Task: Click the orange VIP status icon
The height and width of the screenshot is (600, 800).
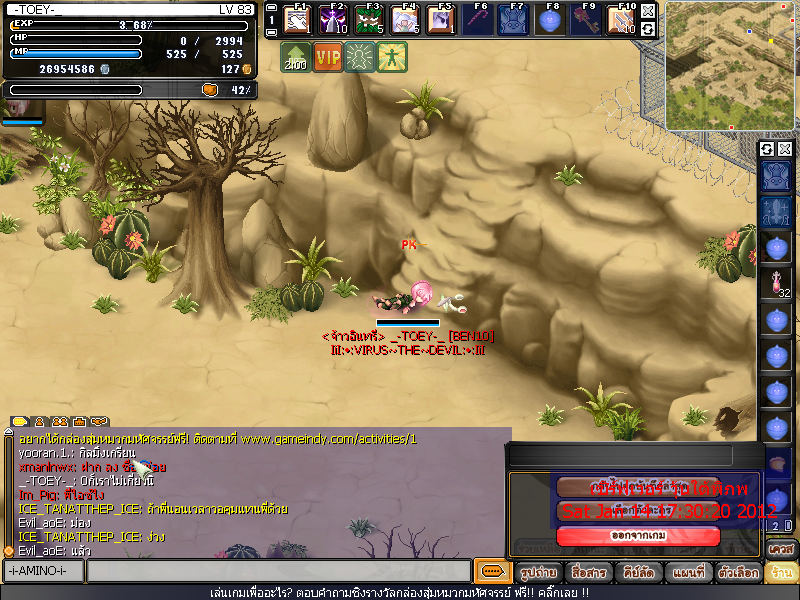Action: coord(328,57)
